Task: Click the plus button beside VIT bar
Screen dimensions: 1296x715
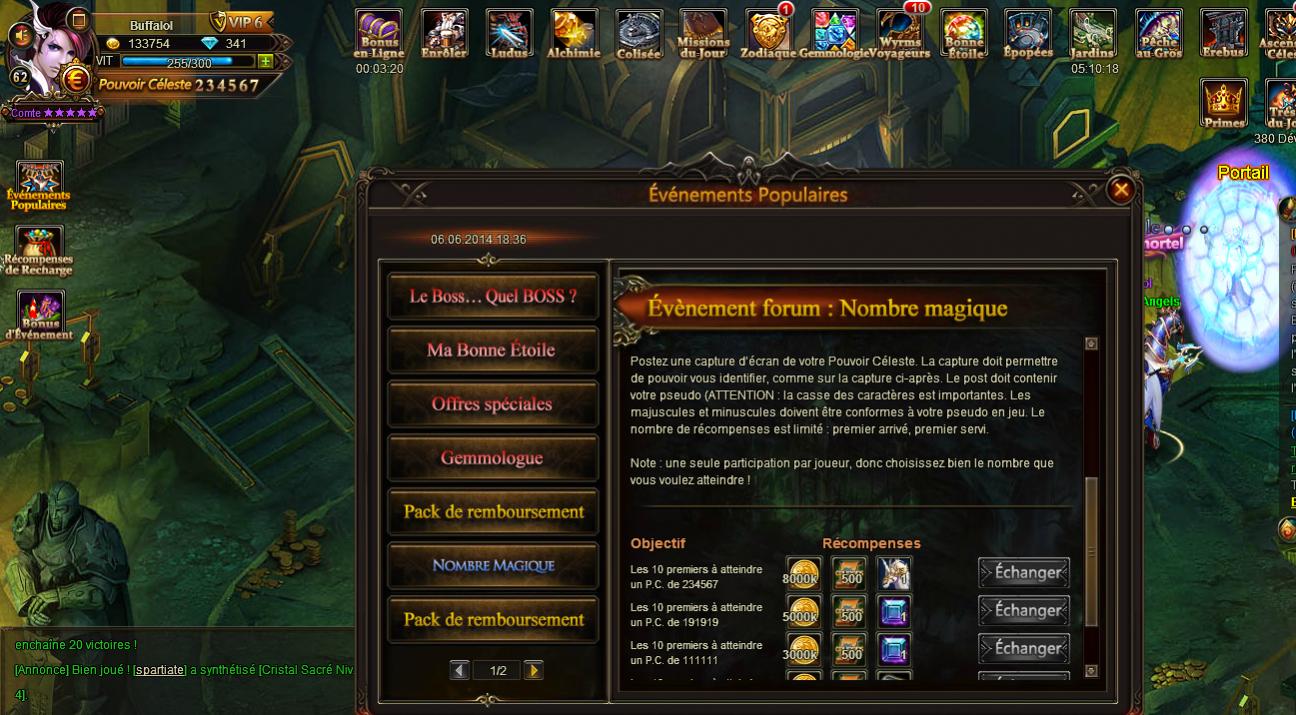Action: (x=265, y=62)
